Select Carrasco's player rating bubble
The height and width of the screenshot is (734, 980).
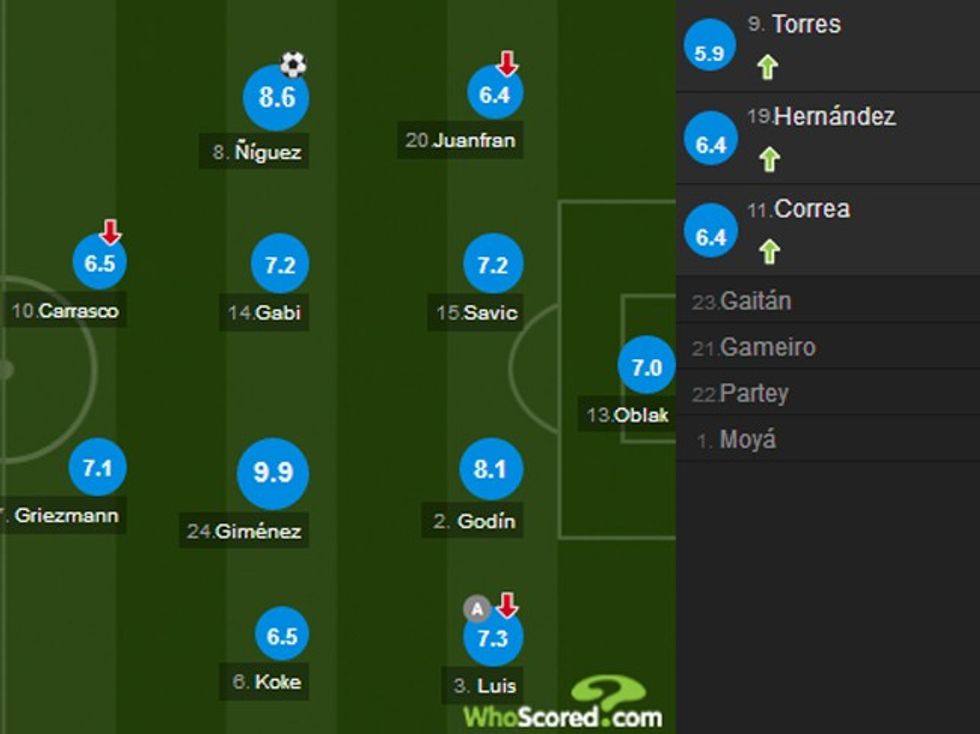(100, 264)
